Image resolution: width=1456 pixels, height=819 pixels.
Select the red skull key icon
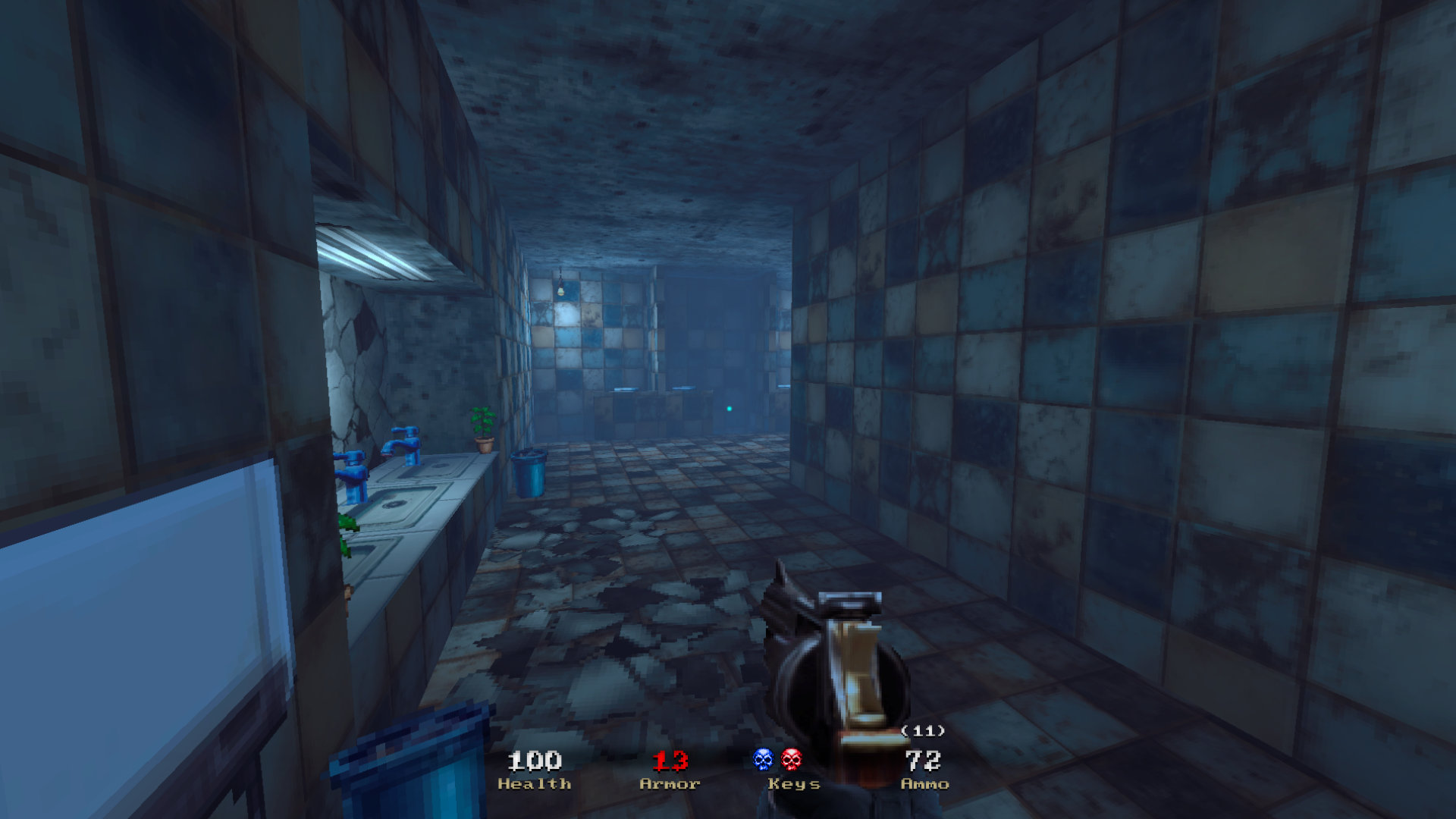[x=791, y=759]
